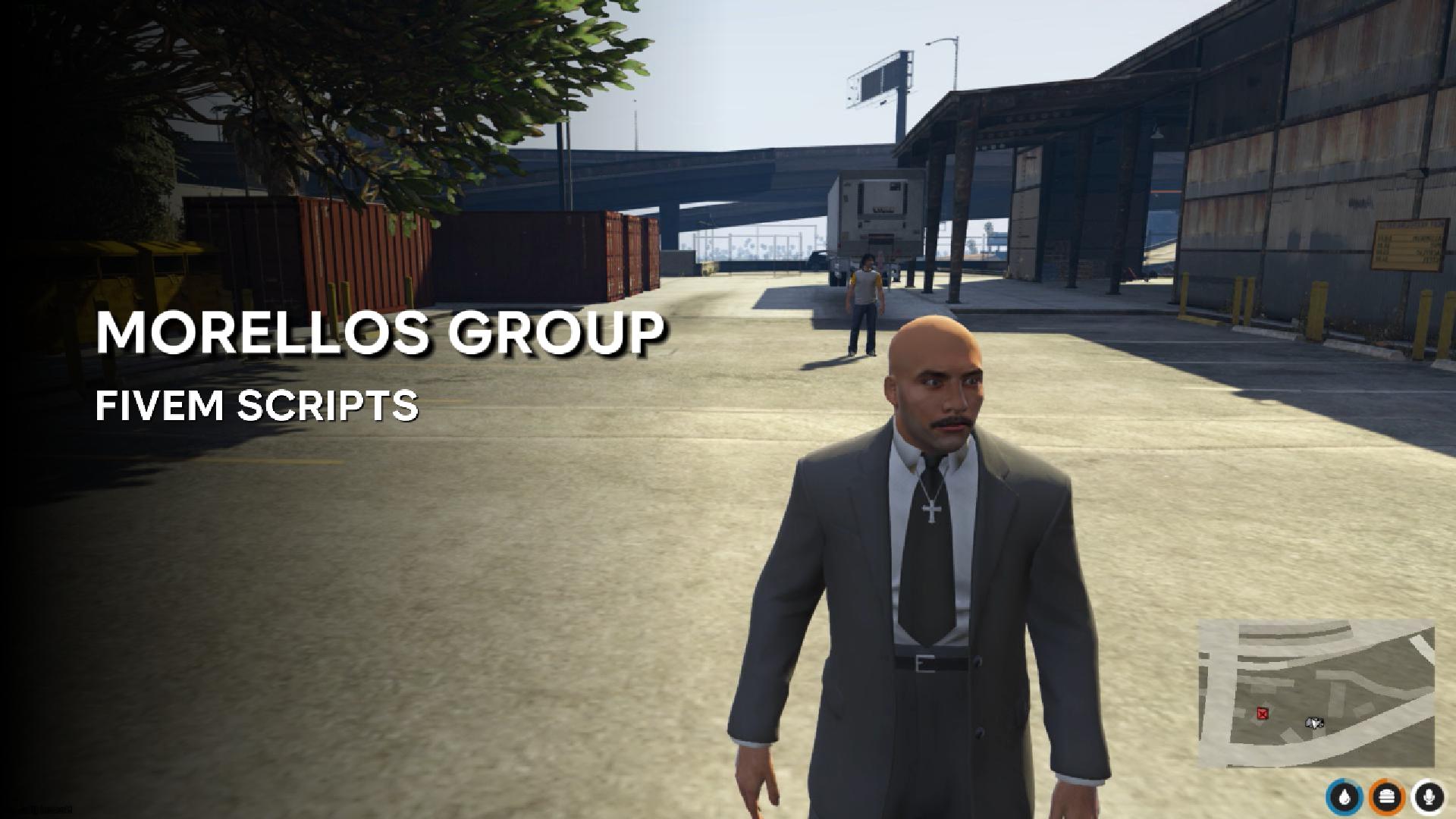Click the water droplet inside the thirst ring

coord(1343,795)
